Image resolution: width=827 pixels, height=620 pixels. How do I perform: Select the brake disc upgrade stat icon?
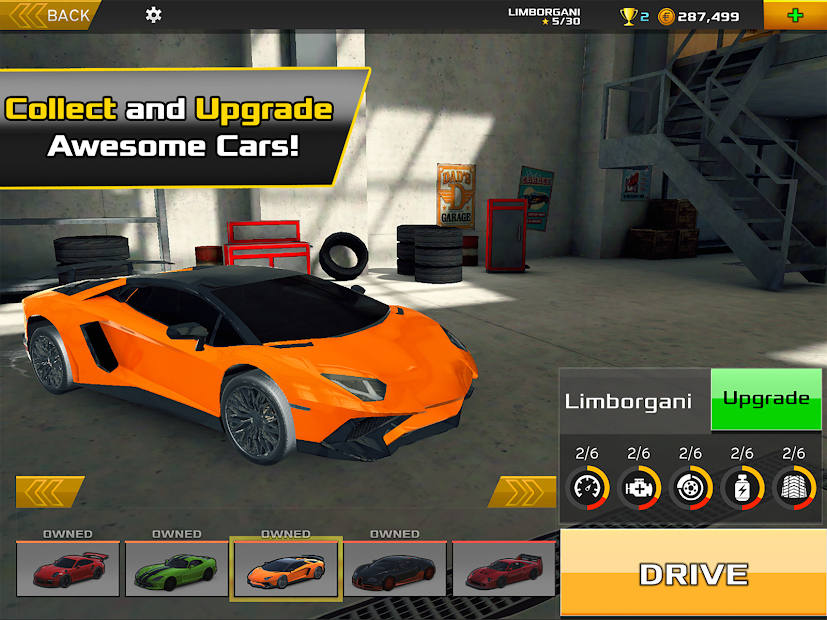pyautogui.click(x=690, y=487)
